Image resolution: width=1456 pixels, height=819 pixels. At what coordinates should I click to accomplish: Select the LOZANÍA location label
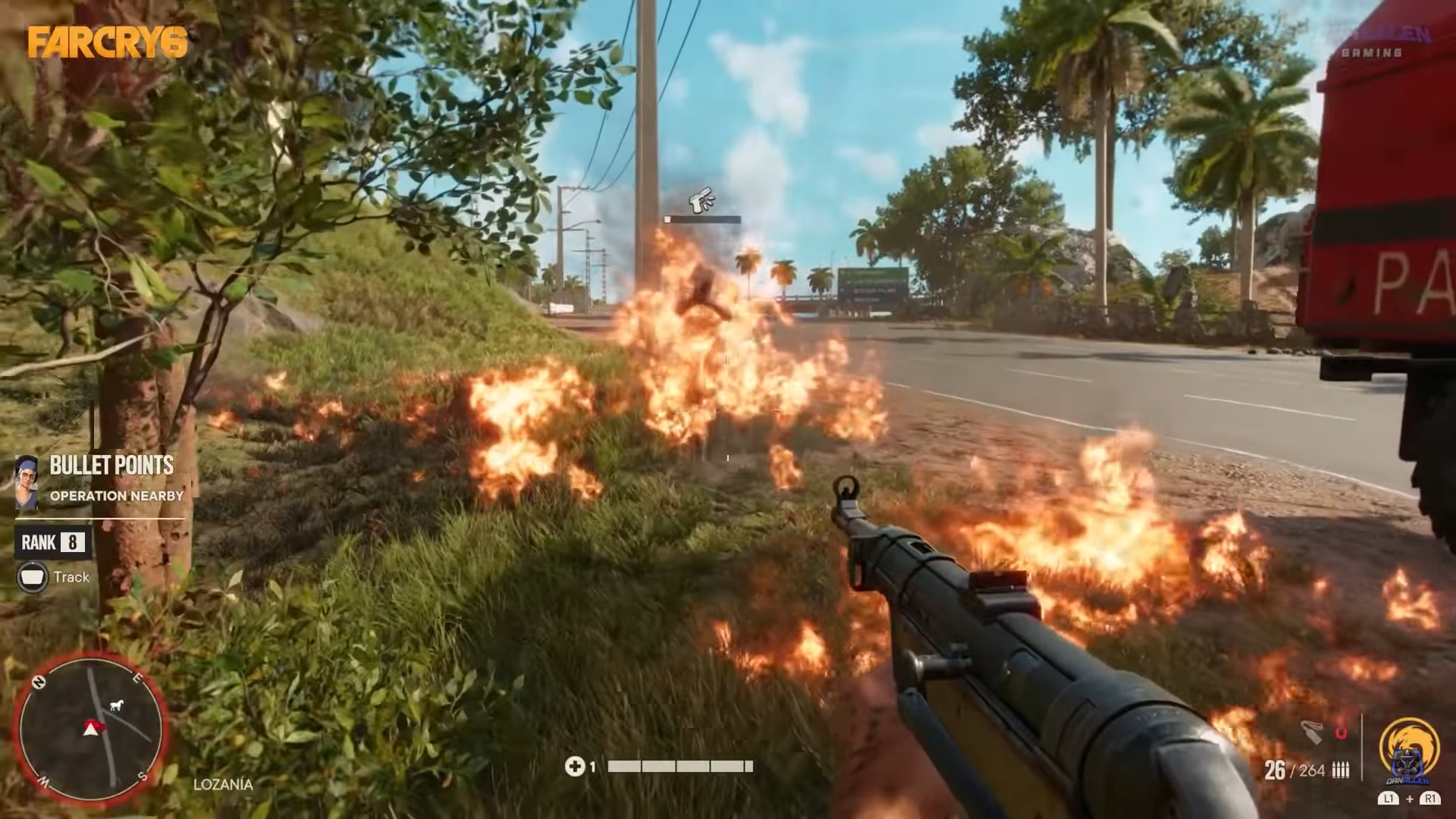pyautogui.click(x=224, y=785)
